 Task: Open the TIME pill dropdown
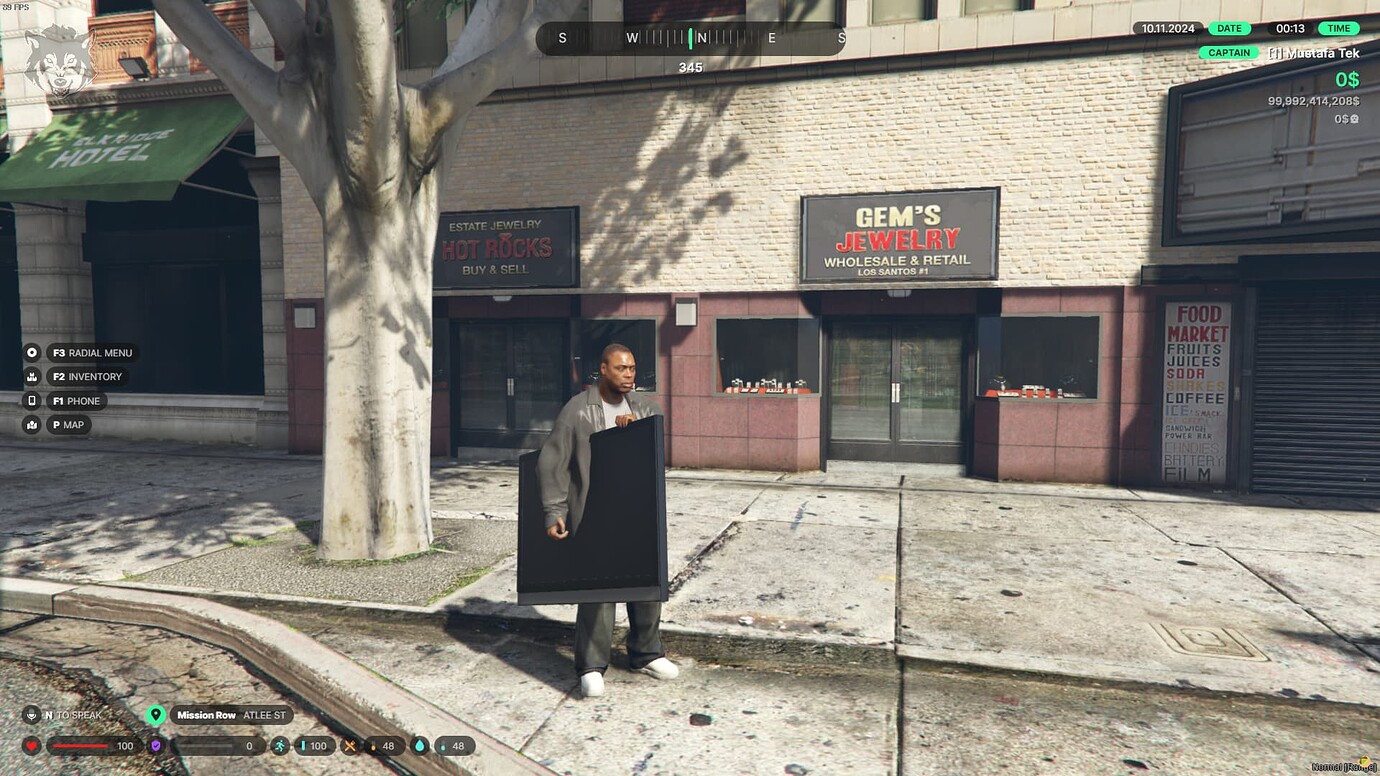pyautogui.click(x=1337, y=28)
